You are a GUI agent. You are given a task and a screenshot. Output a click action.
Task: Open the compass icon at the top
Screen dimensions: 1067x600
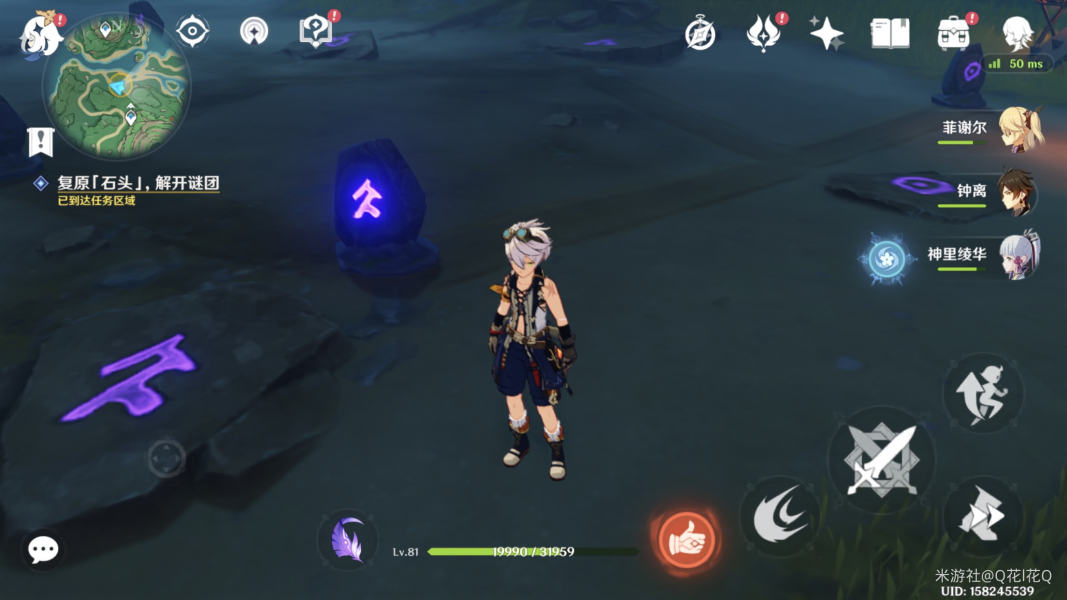(x=700, y=33)
